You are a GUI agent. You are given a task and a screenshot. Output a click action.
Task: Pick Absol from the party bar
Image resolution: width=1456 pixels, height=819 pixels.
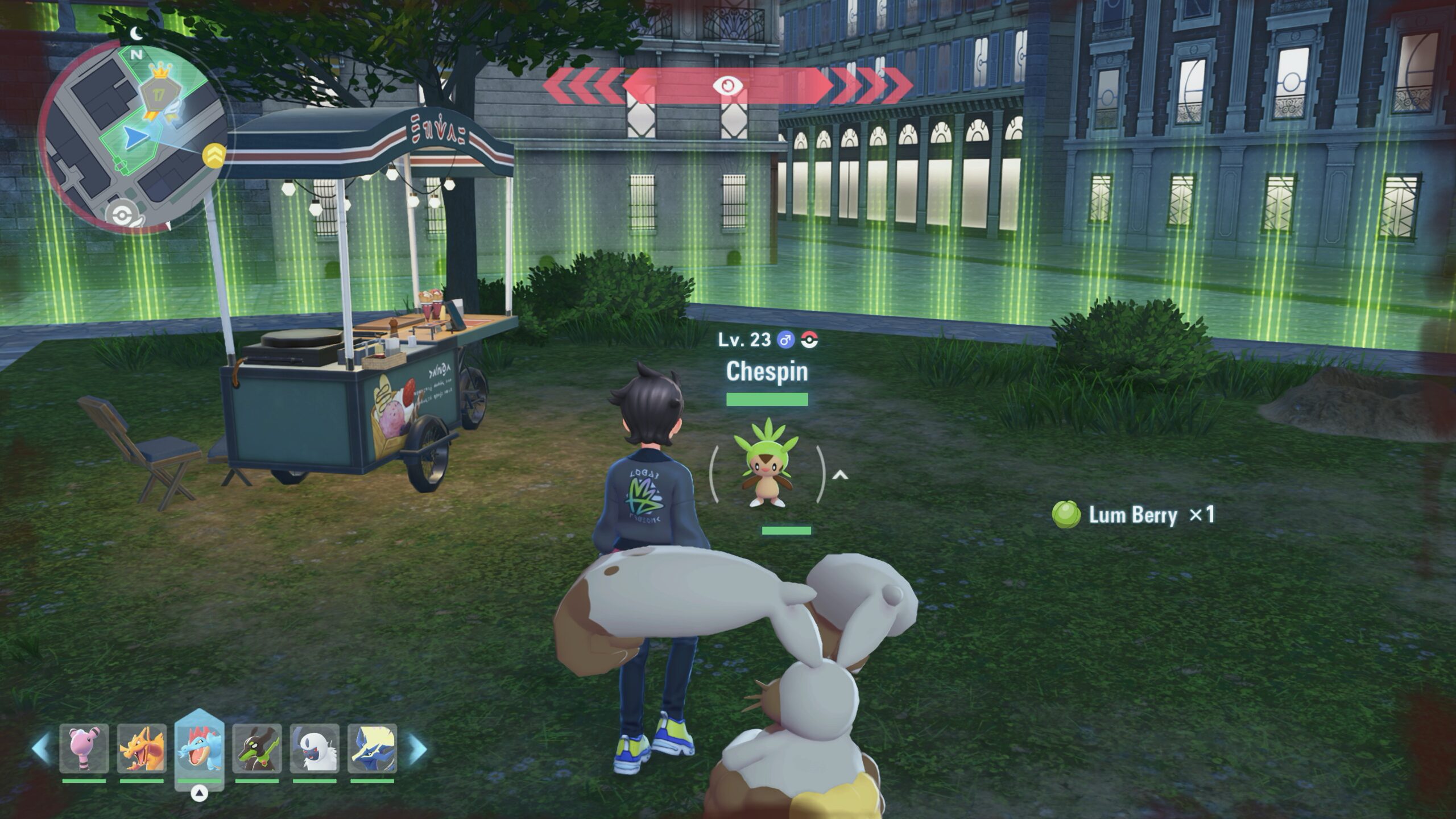[x=315, y=748]
